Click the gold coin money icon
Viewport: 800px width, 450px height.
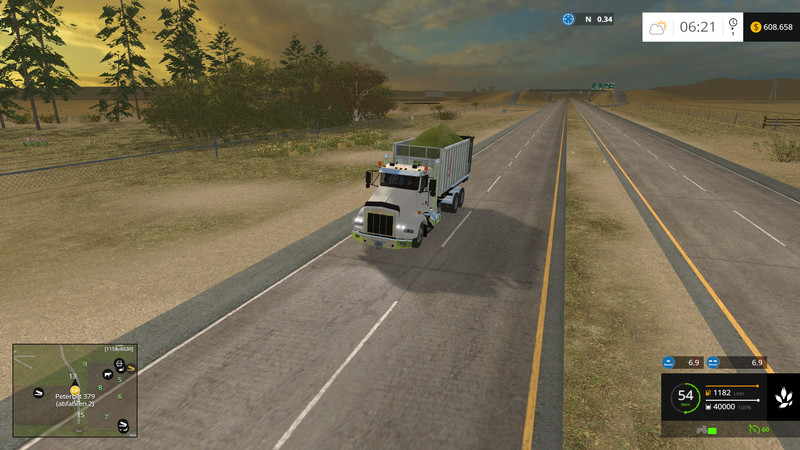[754, 27]
